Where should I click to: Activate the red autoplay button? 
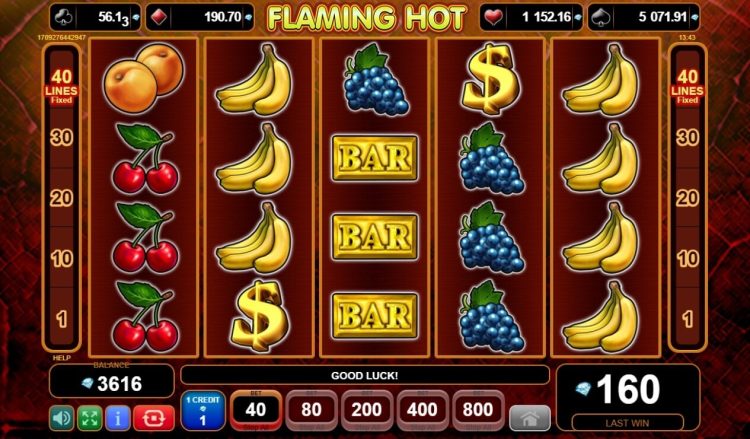155,416
